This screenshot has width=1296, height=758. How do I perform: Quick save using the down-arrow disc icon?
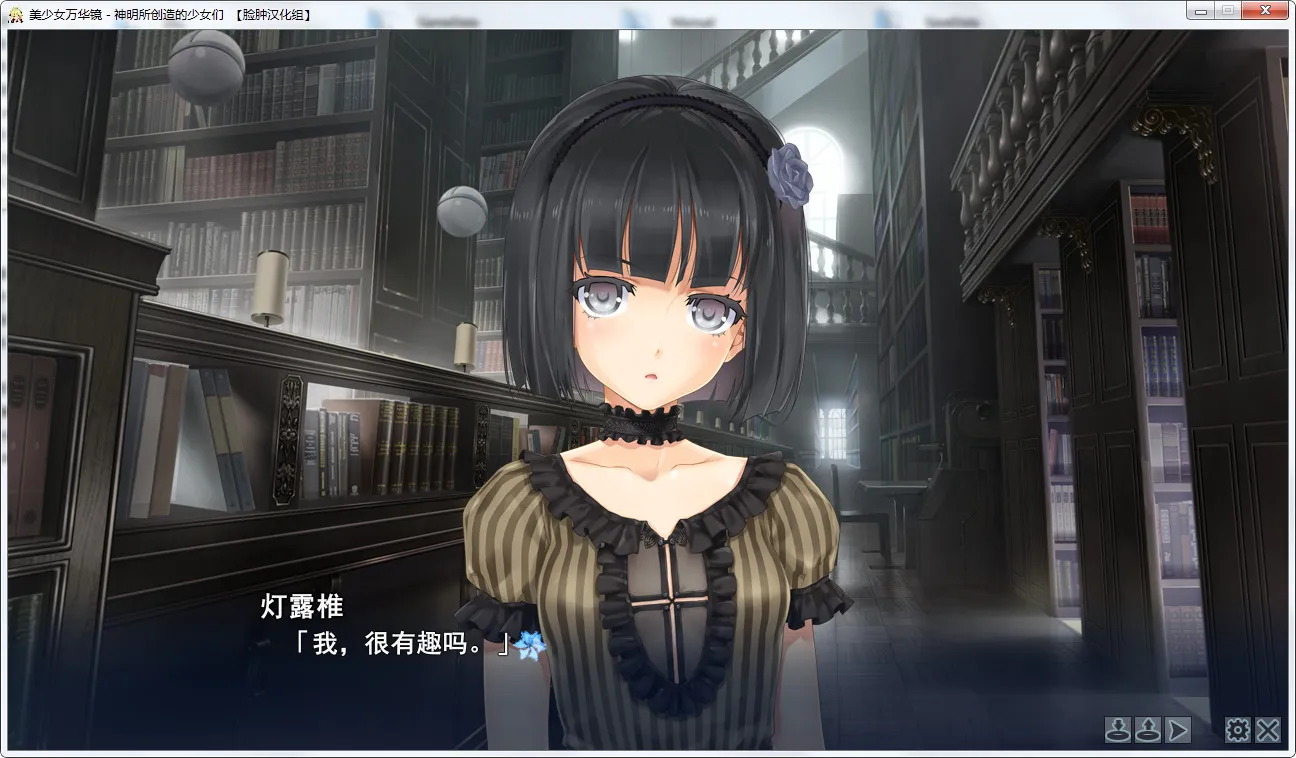coord(1118,730)
